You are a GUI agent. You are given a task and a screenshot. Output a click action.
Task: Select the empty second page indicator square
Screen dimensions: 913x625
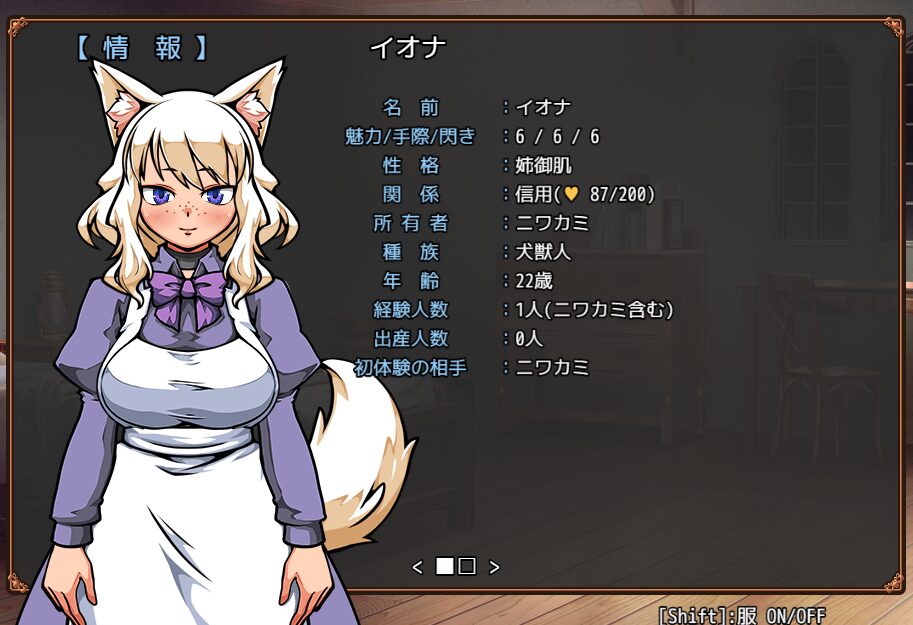[467, 567]
